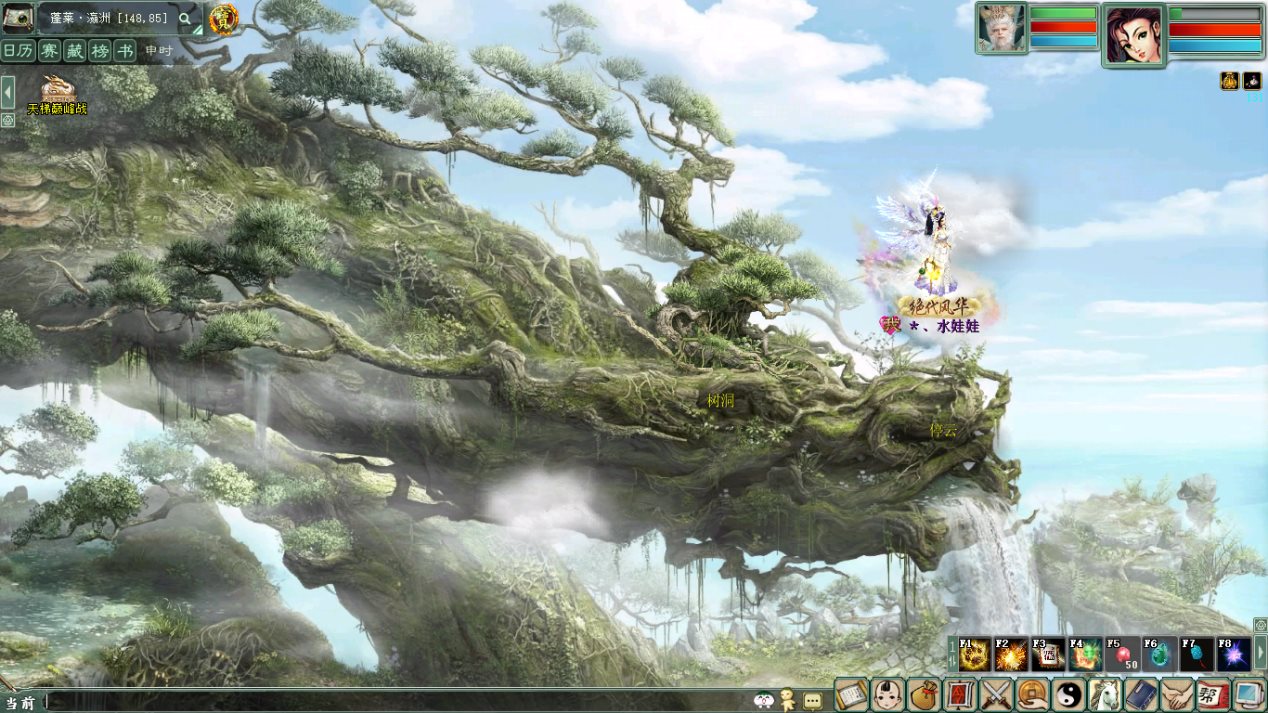
Task: Select the white-haired elder pet portrait
Action: click(1002, 28)
